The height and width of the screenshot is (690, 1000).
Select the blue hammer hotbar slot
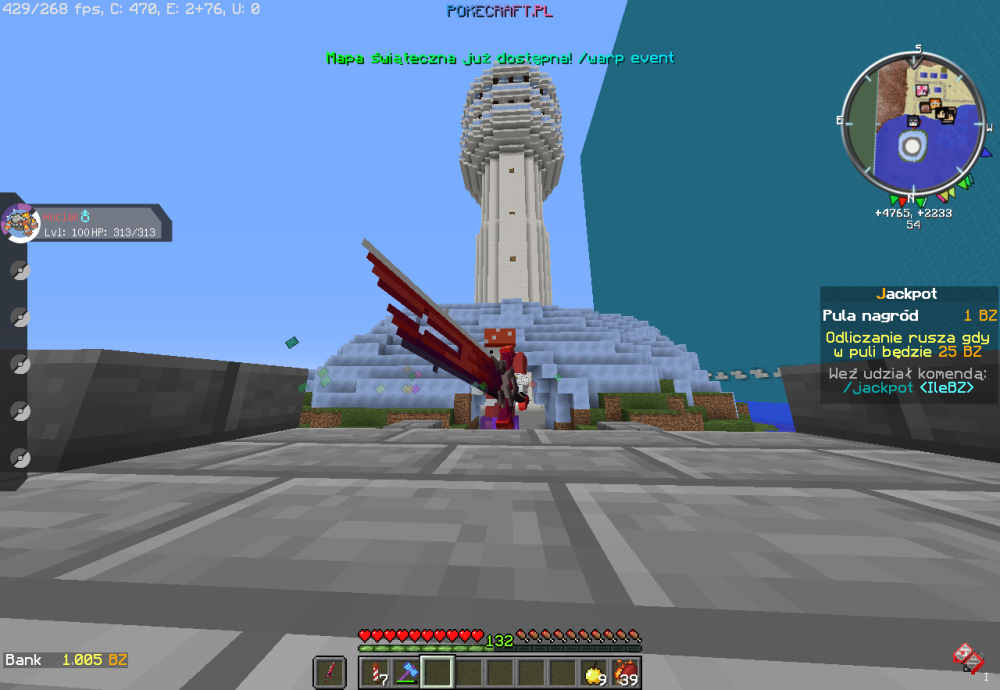[406, 672]
